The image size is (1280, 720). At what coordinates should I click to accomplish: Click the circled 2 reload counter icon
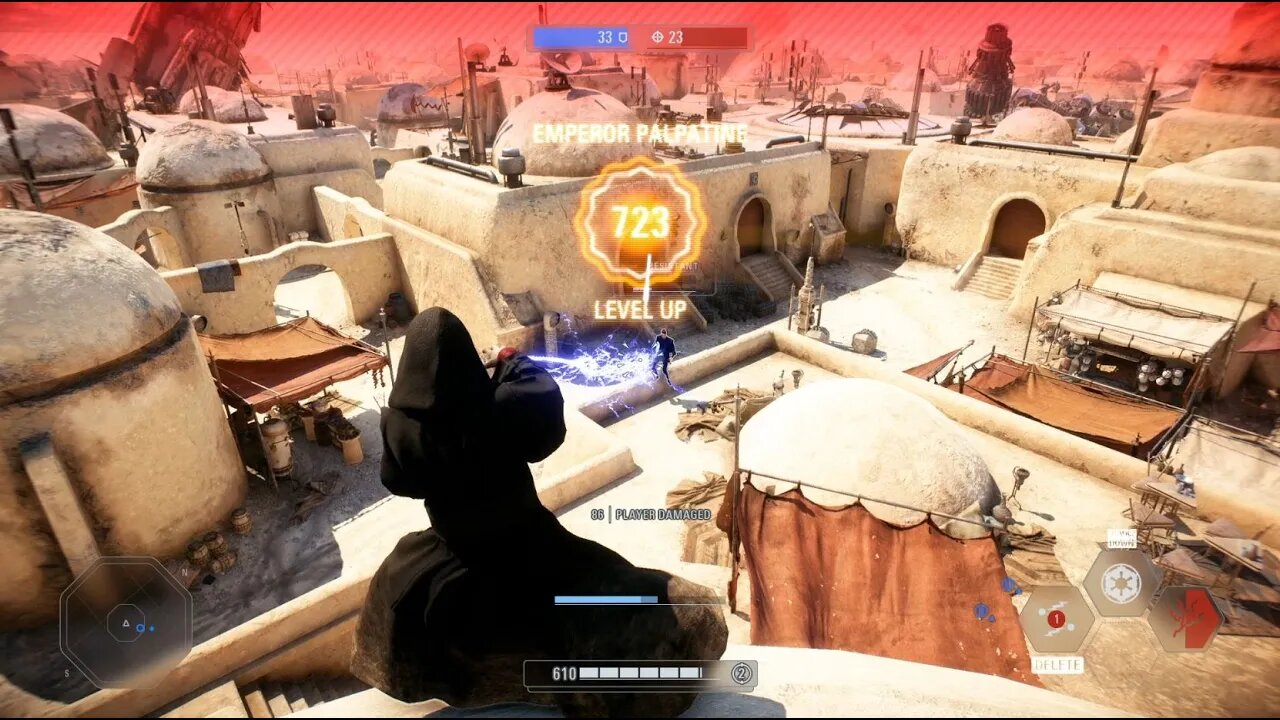741,675
